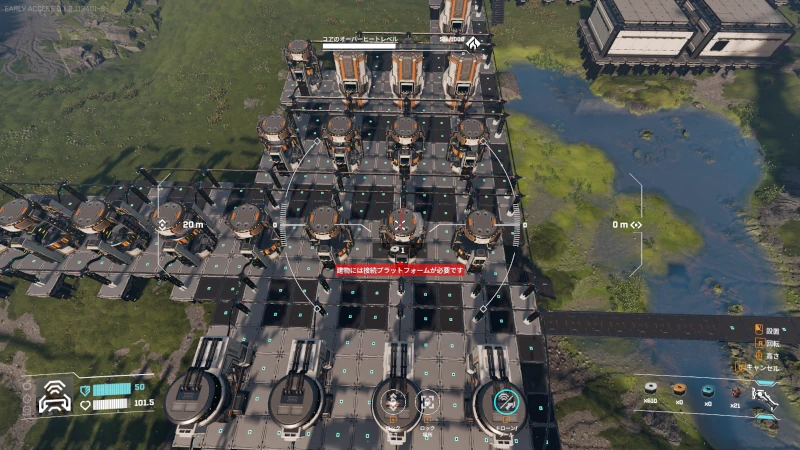800x450 pixels.
Task: Select the white ring resource slot
Action: 653,390
